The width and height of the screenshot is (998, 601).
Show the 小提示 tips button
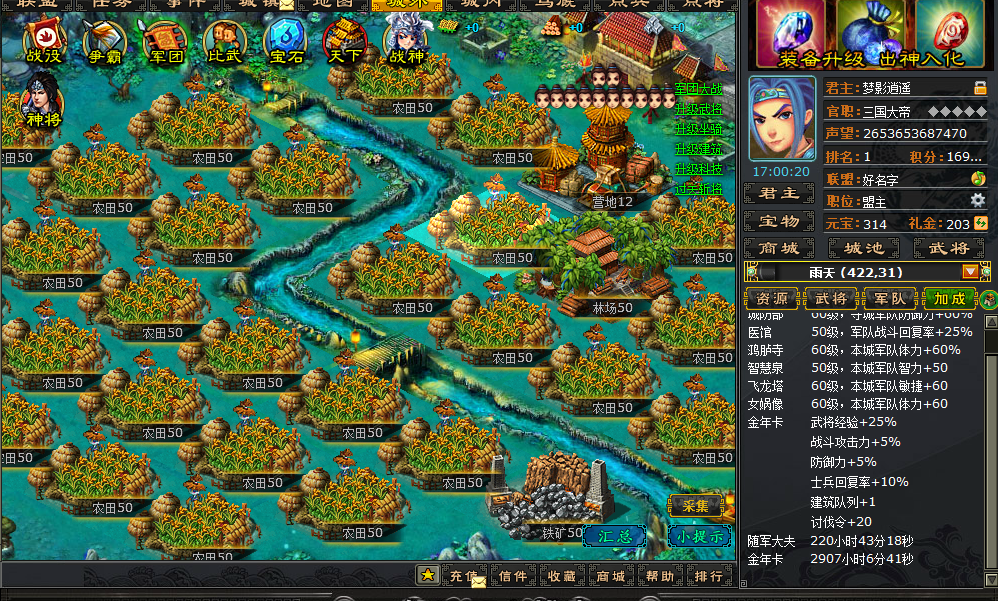[699, 535]
